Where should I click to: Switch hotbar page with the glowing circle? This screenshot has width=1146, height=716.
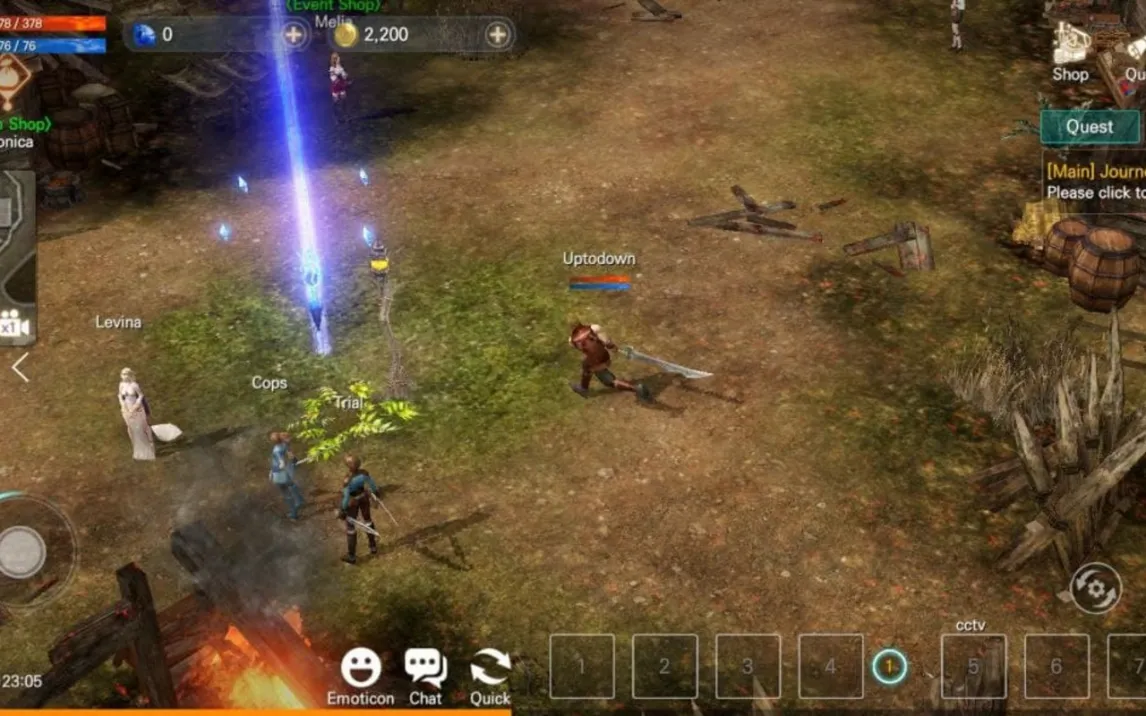[x=889, y=666]
